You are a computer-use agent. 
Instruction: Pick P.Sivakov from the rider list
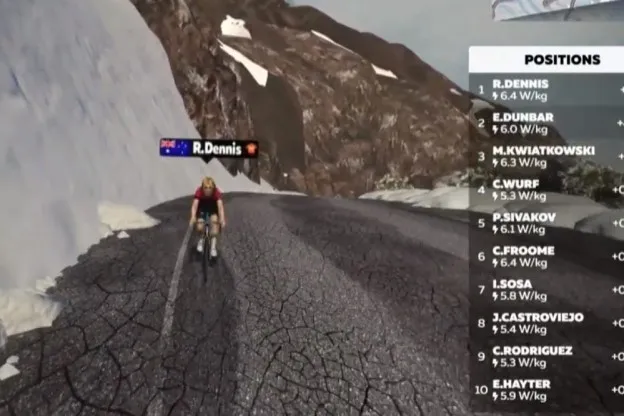[545, 223]
